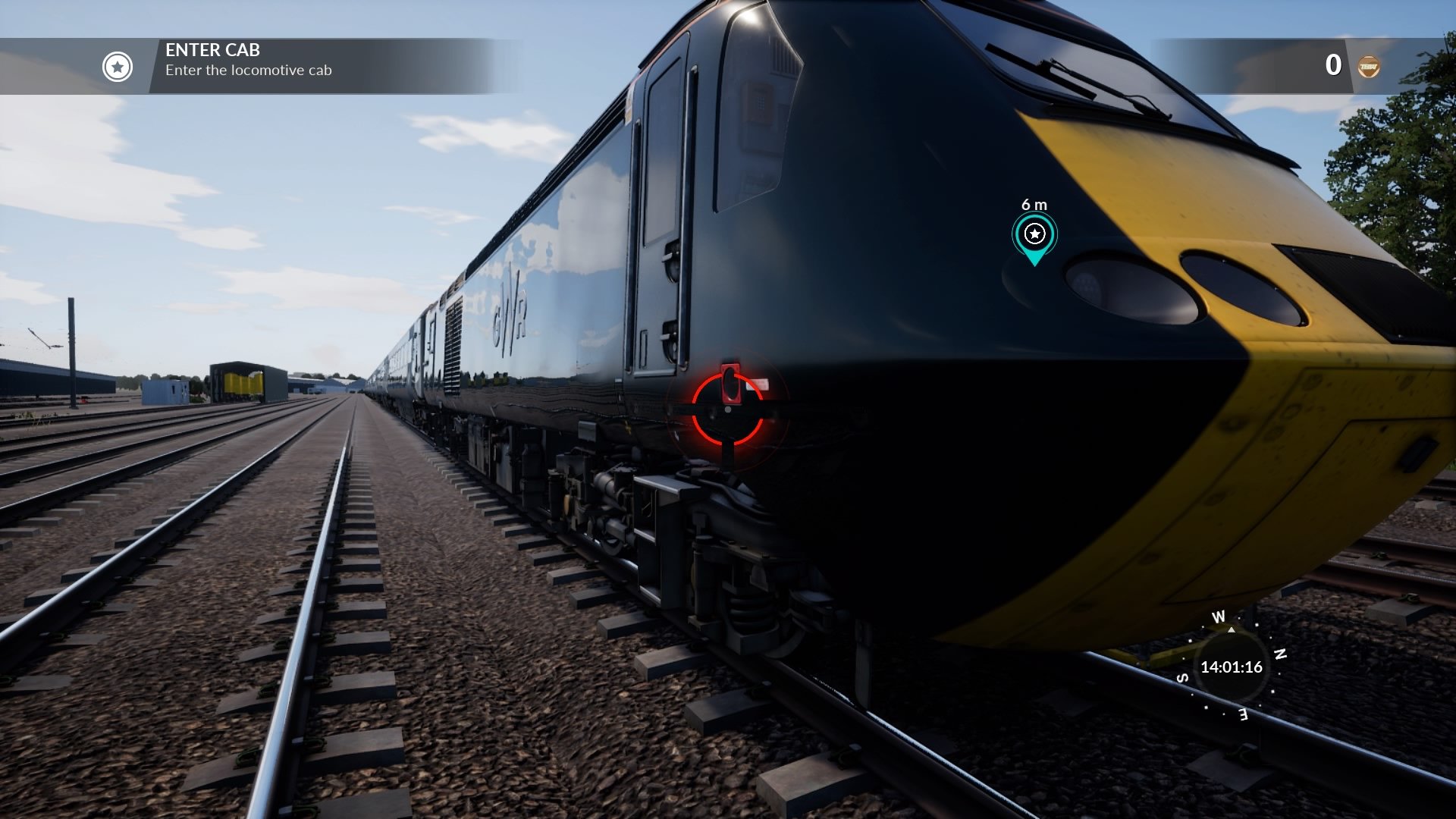Click the compass heading triangle pointing W
The image size is (1456, 819).
point(1232,630)
